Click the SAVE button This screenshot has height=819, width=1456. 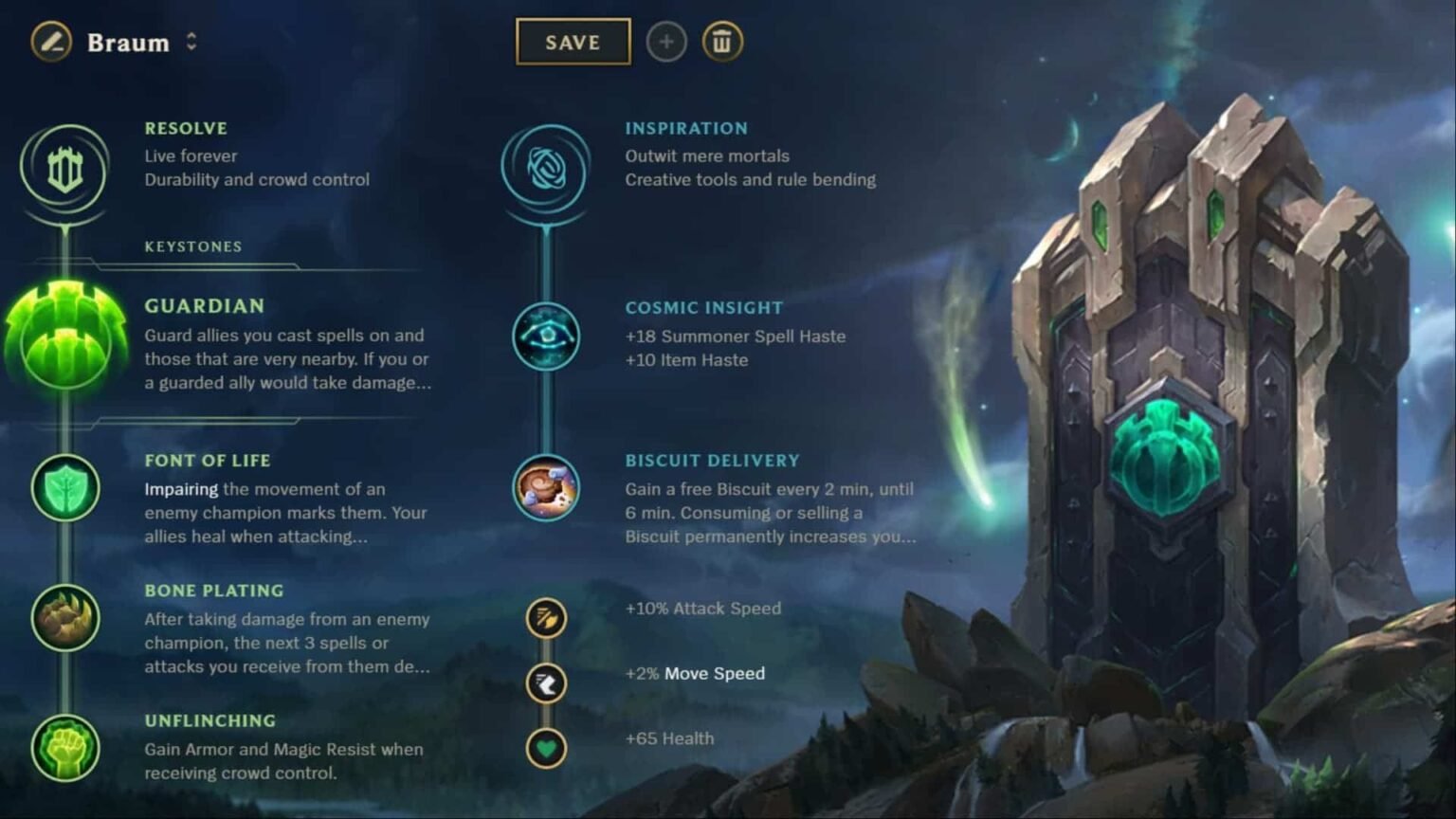click(573, 42)
